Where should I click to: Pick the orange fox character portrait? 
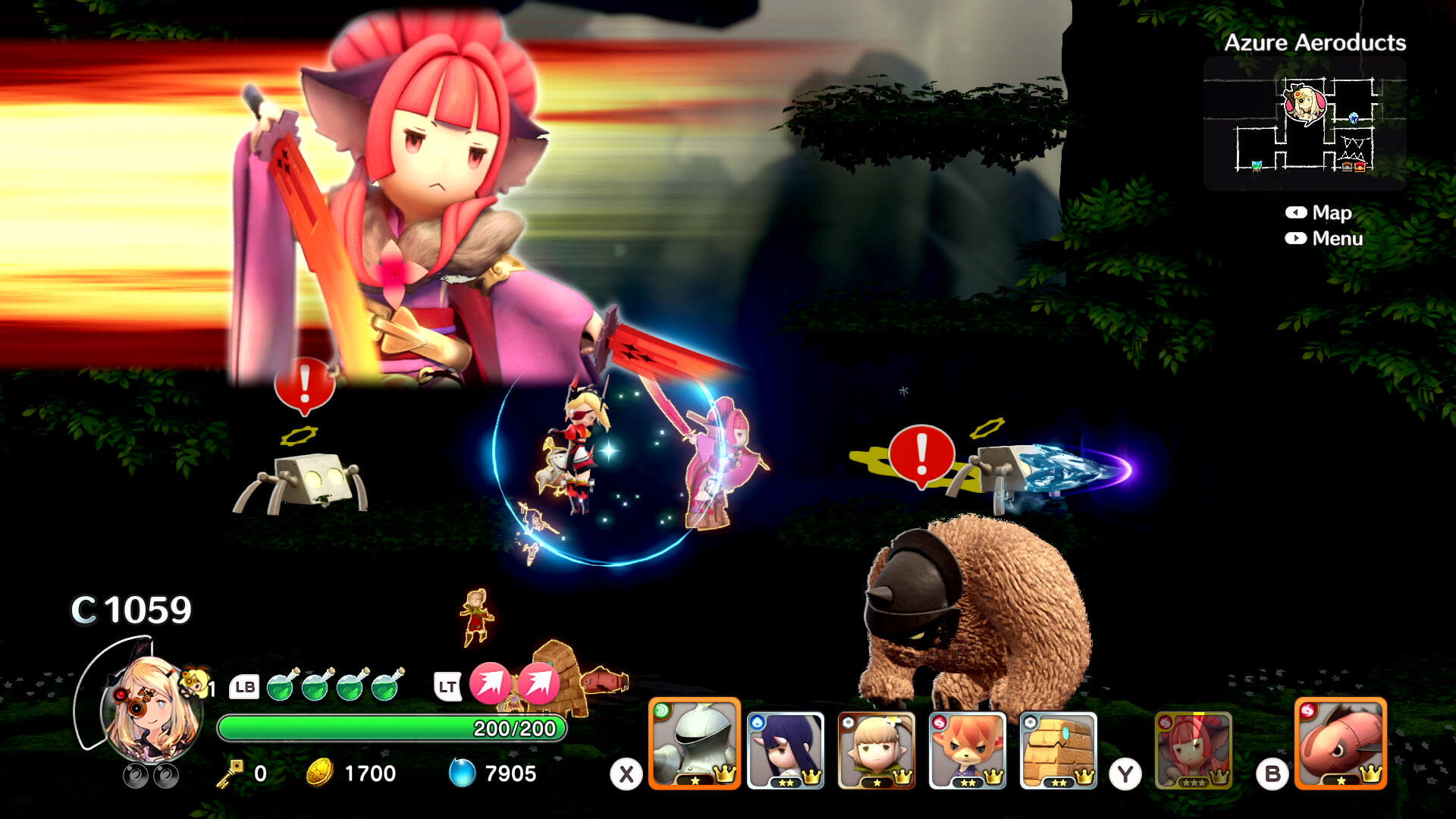pos(968,750)
